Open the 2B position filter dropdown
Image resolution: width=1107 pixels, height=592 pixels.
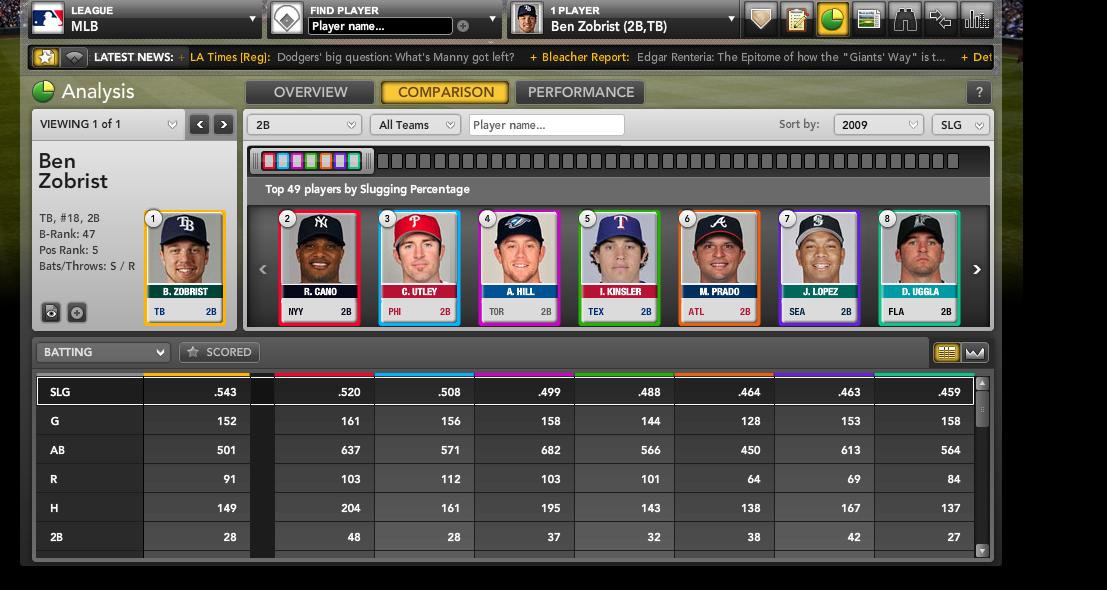coord(306,125)
